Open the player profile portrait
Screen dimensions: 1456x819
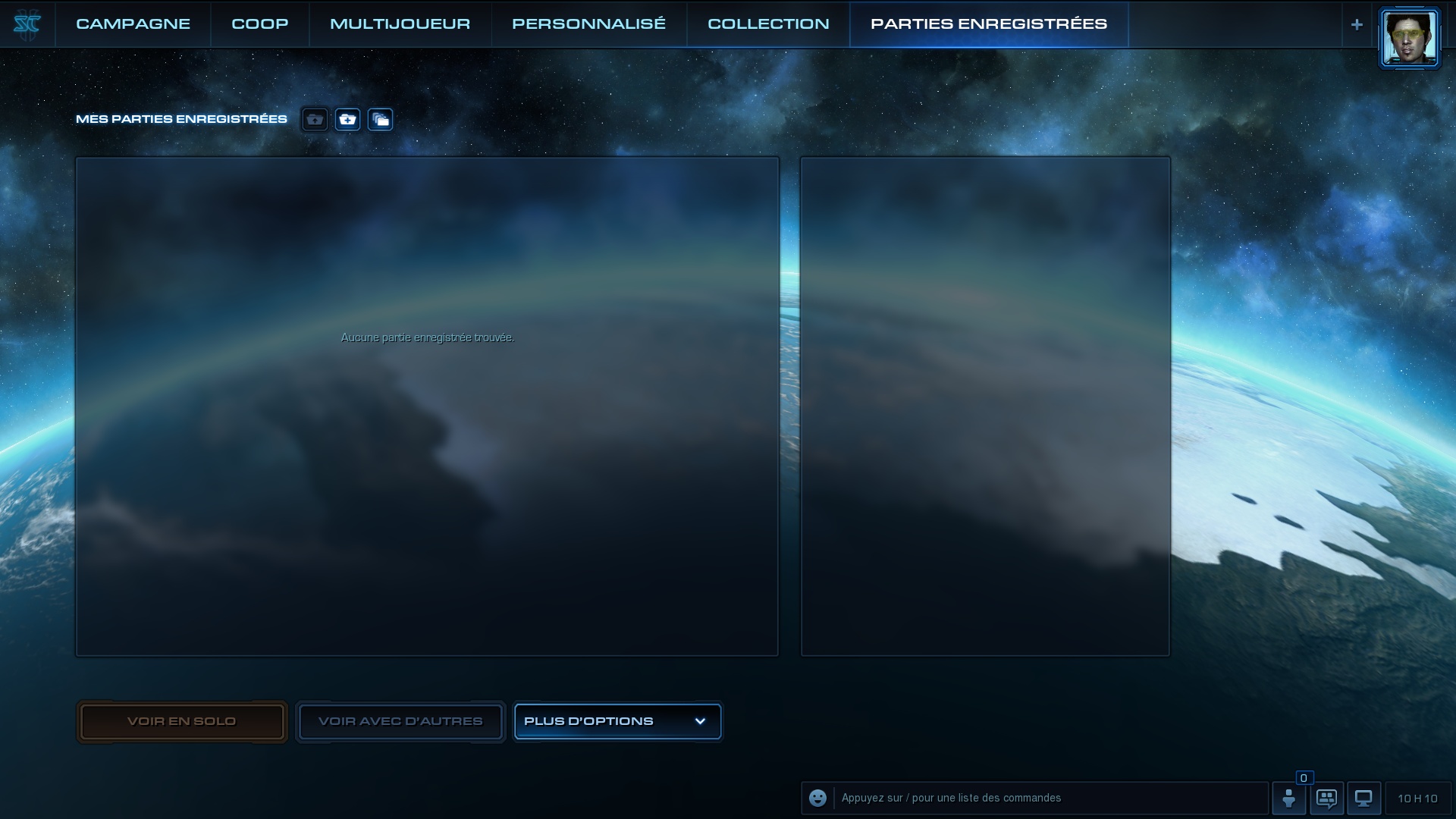coord(1409,38)
